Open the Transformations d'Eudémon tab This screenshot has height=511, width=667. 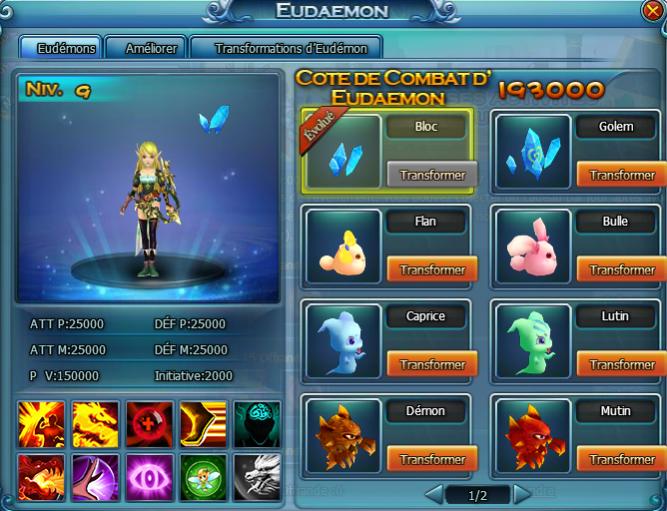[x=284, y=48]
